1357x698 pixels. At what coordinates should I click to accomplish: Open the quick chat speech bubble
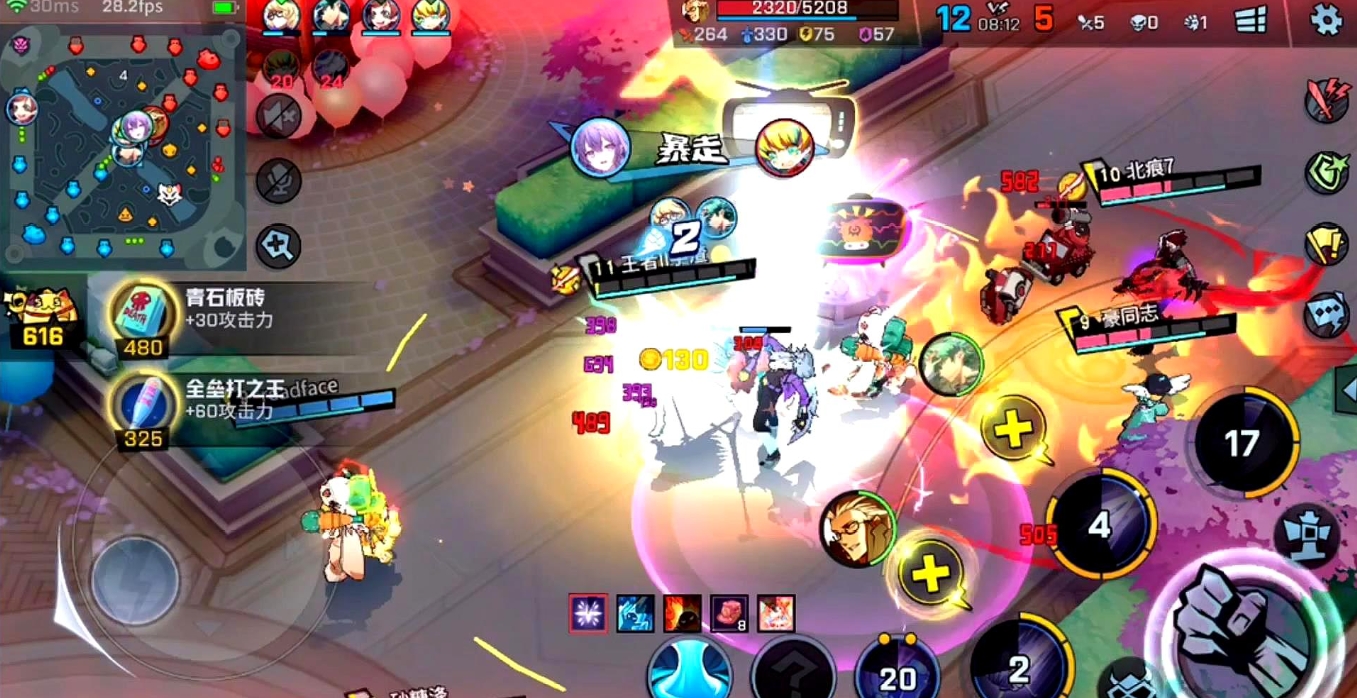click(1327, 314)
